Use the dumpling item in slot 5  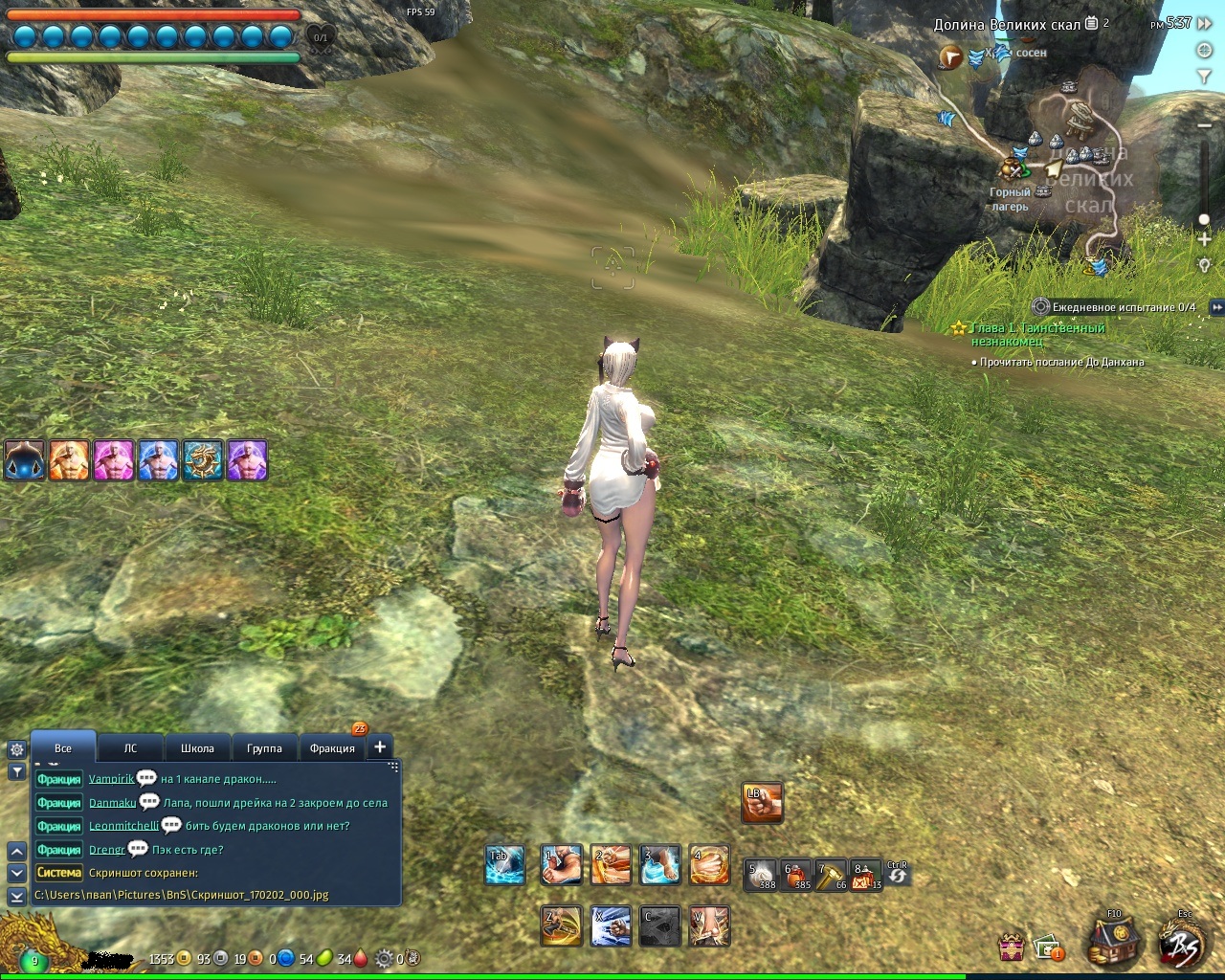coord(762,875)
